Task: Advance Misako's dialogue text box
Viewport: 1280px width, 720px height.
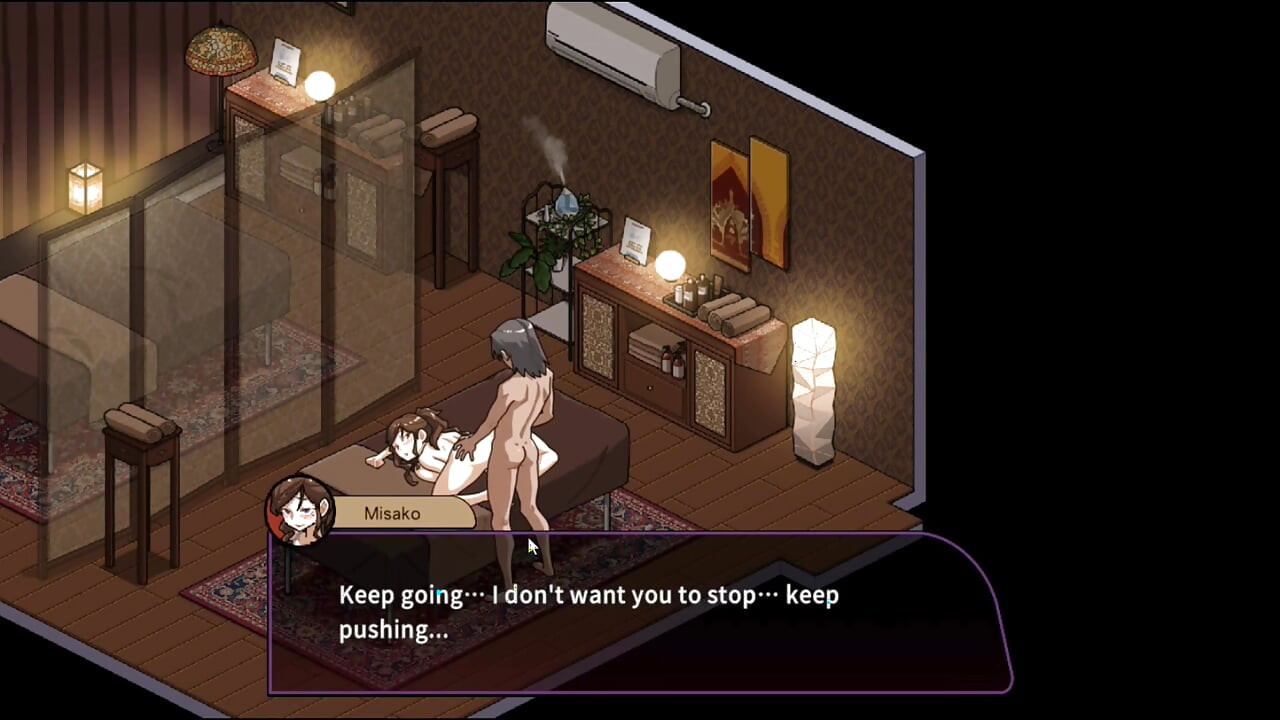Action: click(x=640, y=614)
